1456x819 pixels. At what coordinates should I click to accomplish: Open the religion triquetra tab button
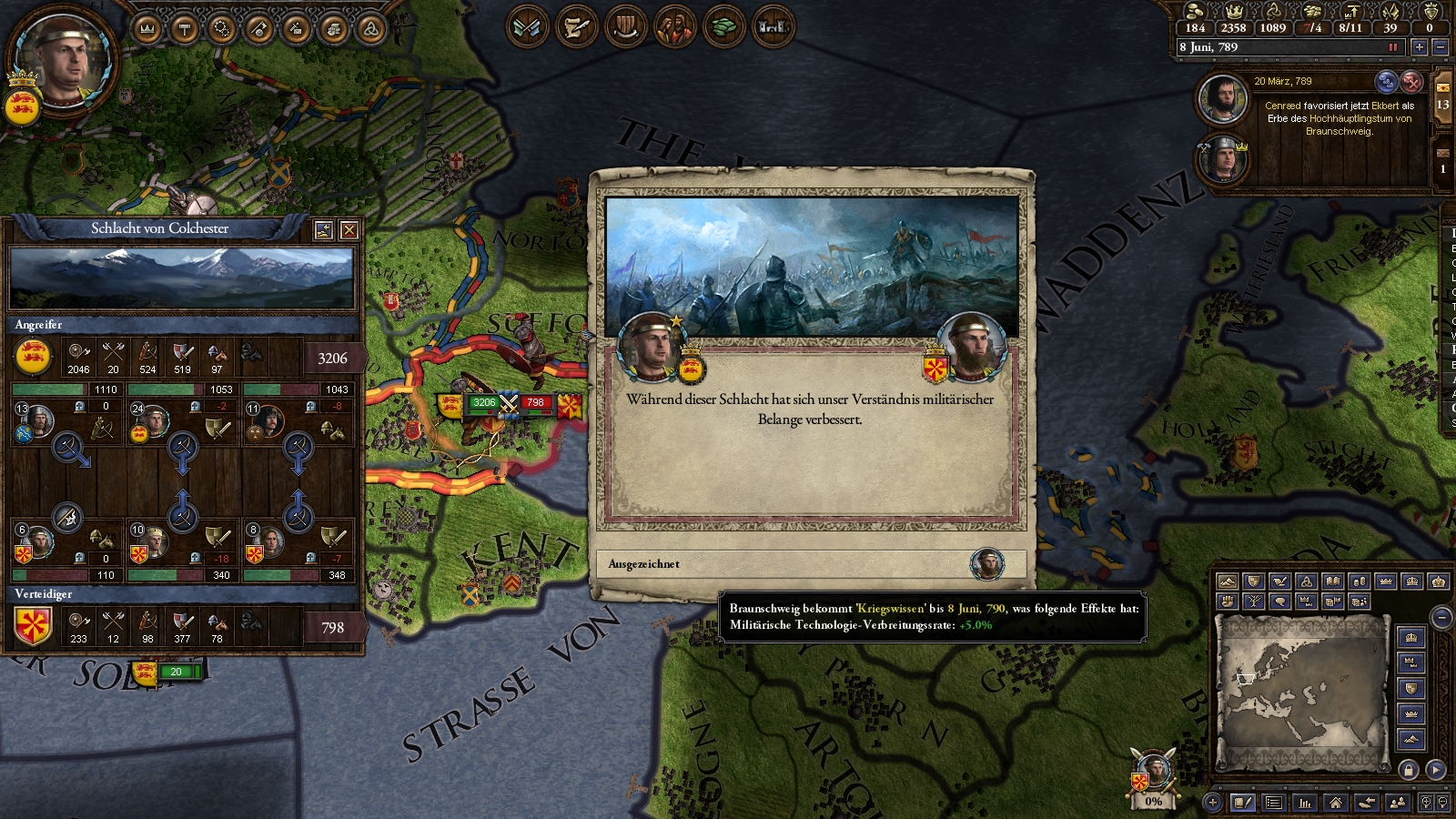click(x=370, y=29)
